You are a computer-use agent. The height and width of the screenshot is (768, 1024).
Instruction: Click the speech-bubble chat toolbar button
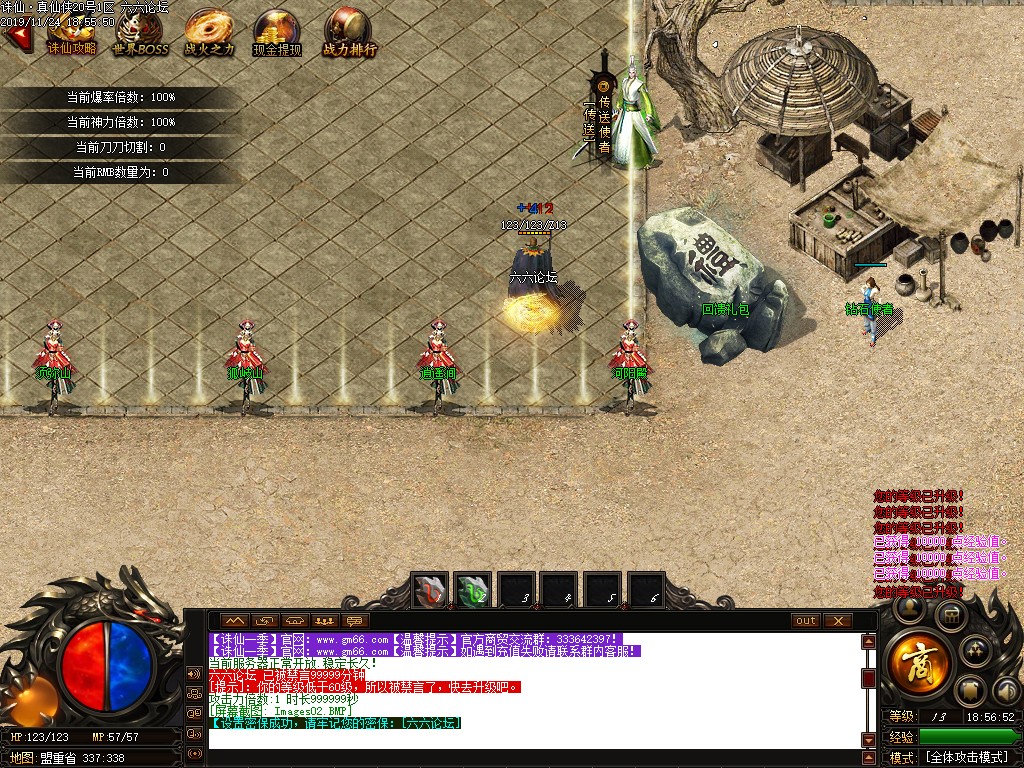[x=354, y=621]
